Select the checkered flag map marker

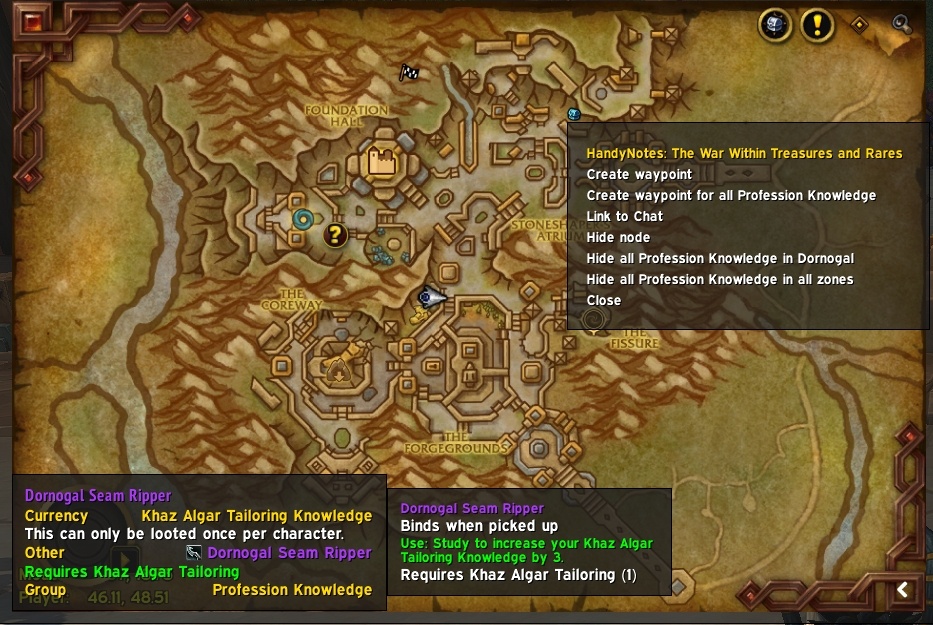(x=408, y=72)
